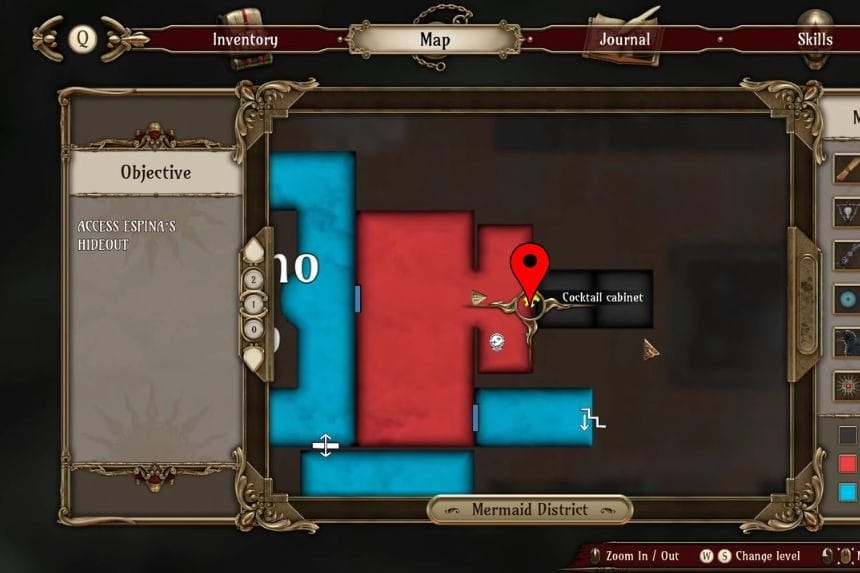Toggle the red legend color swatch
Screen dimensions: 860x573
(x=848, y=463)
